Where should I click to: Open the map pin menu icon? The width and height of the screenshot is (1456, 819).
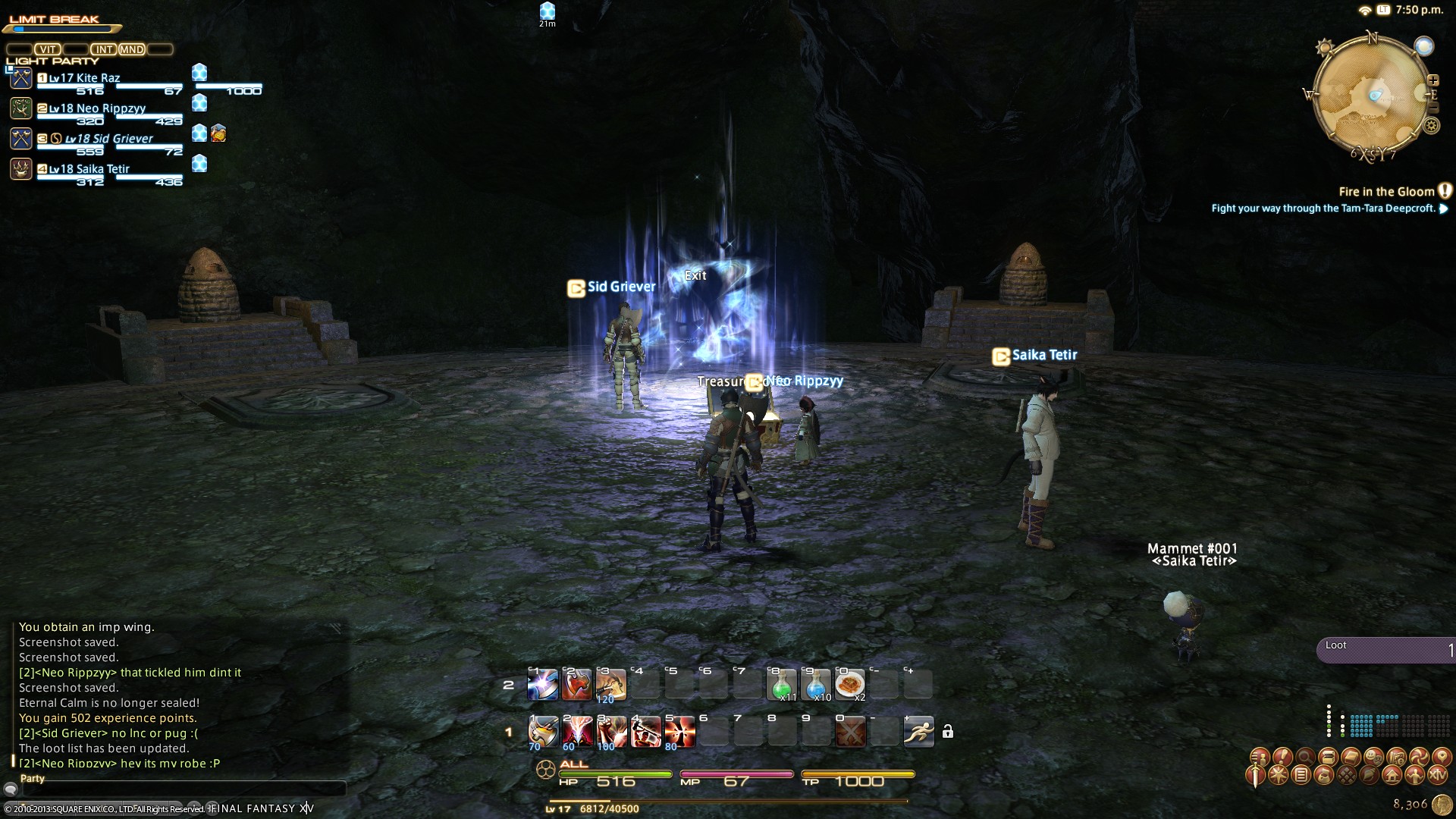point(1442,756)
